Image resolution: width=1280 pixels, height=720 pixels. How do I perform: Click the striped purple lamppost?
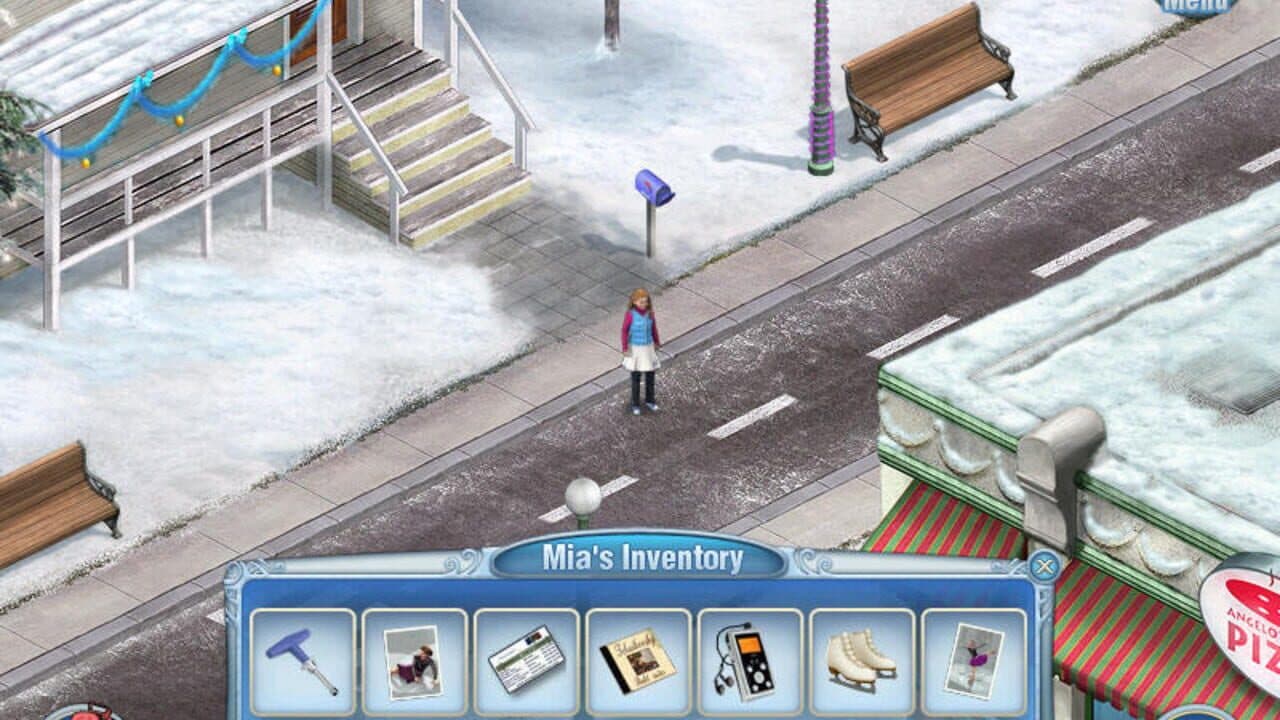(x=820, y=90)
